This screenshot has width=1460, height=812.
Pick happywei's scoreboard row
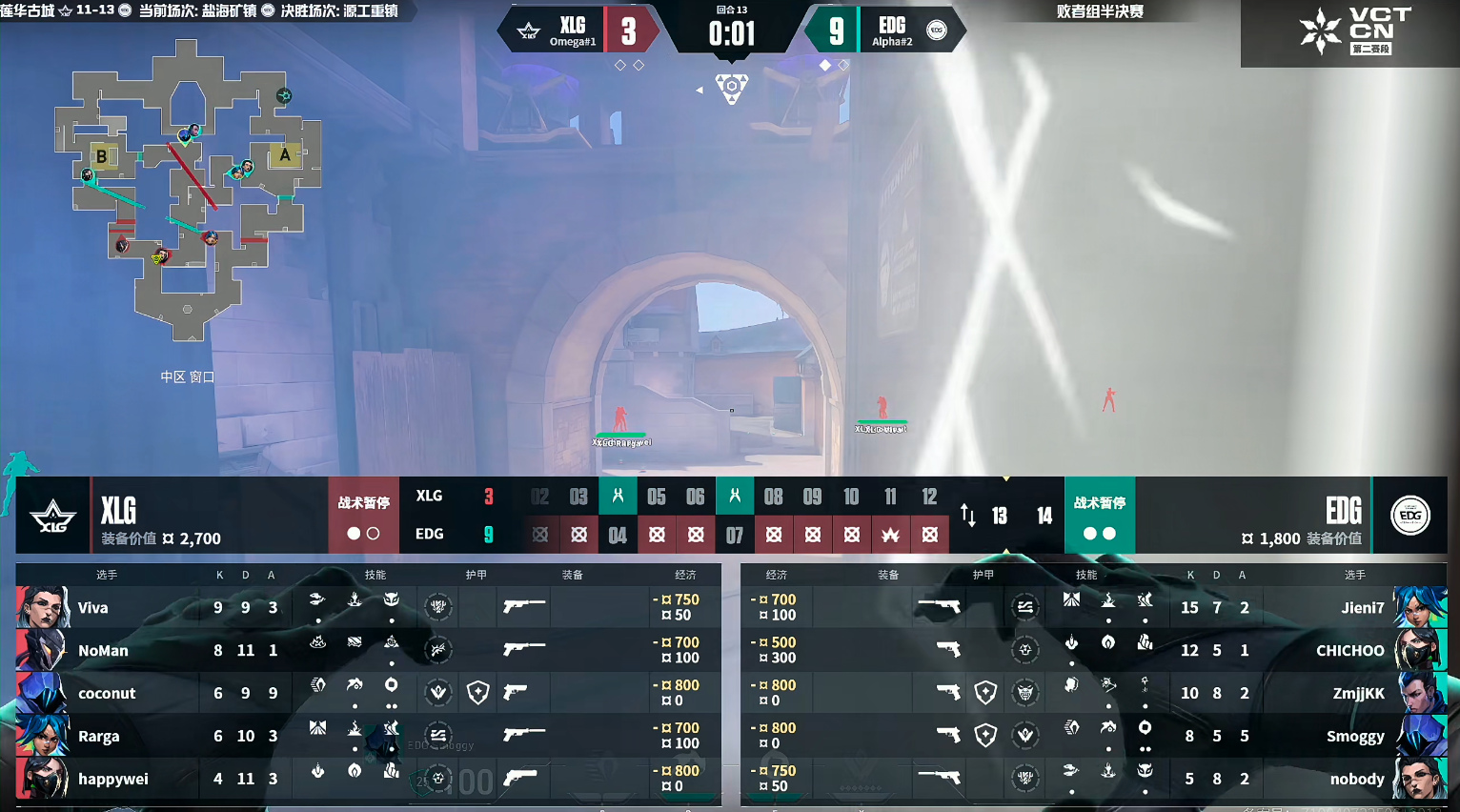click(368, 779)
